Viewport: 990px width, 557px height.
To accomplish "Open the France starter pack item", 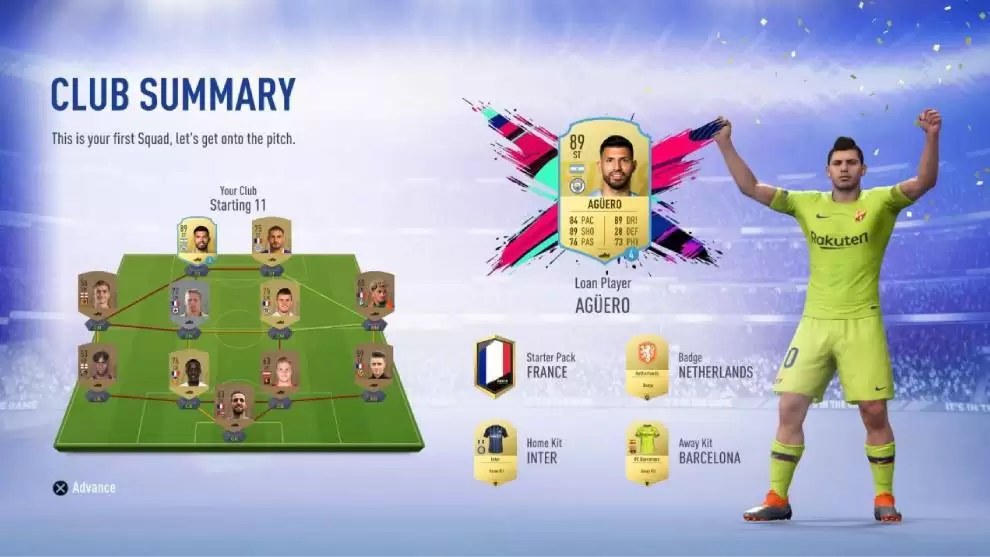I will (495, 366).
